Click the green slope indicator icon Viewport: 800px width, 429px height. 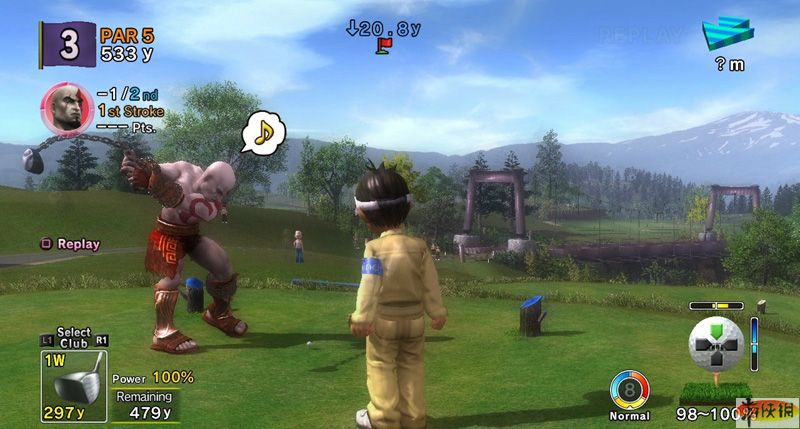(x=729, y=34)
